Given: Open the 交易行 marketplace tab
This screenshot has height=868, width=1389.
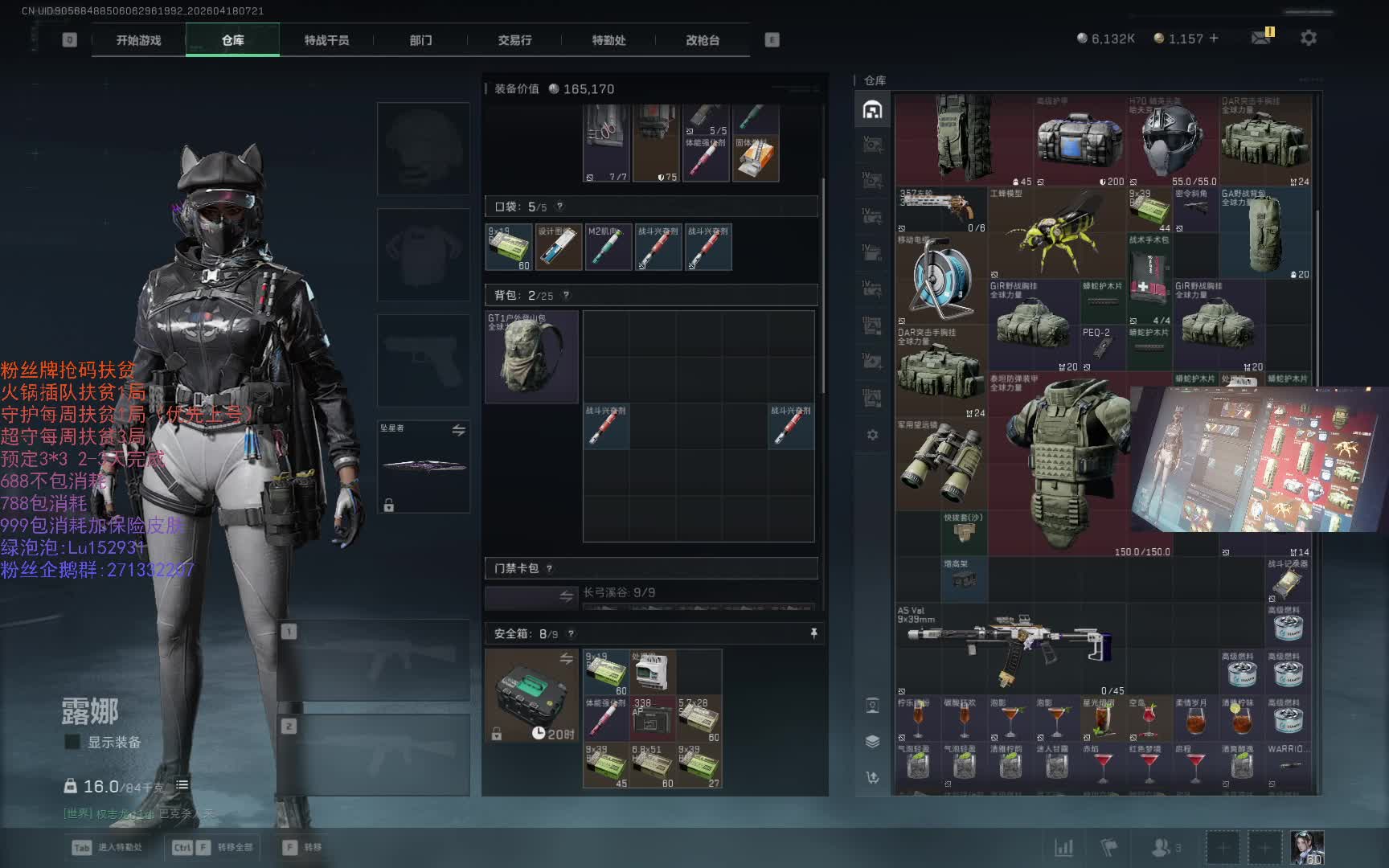Looking at the screenshot, I should [514, 40].
